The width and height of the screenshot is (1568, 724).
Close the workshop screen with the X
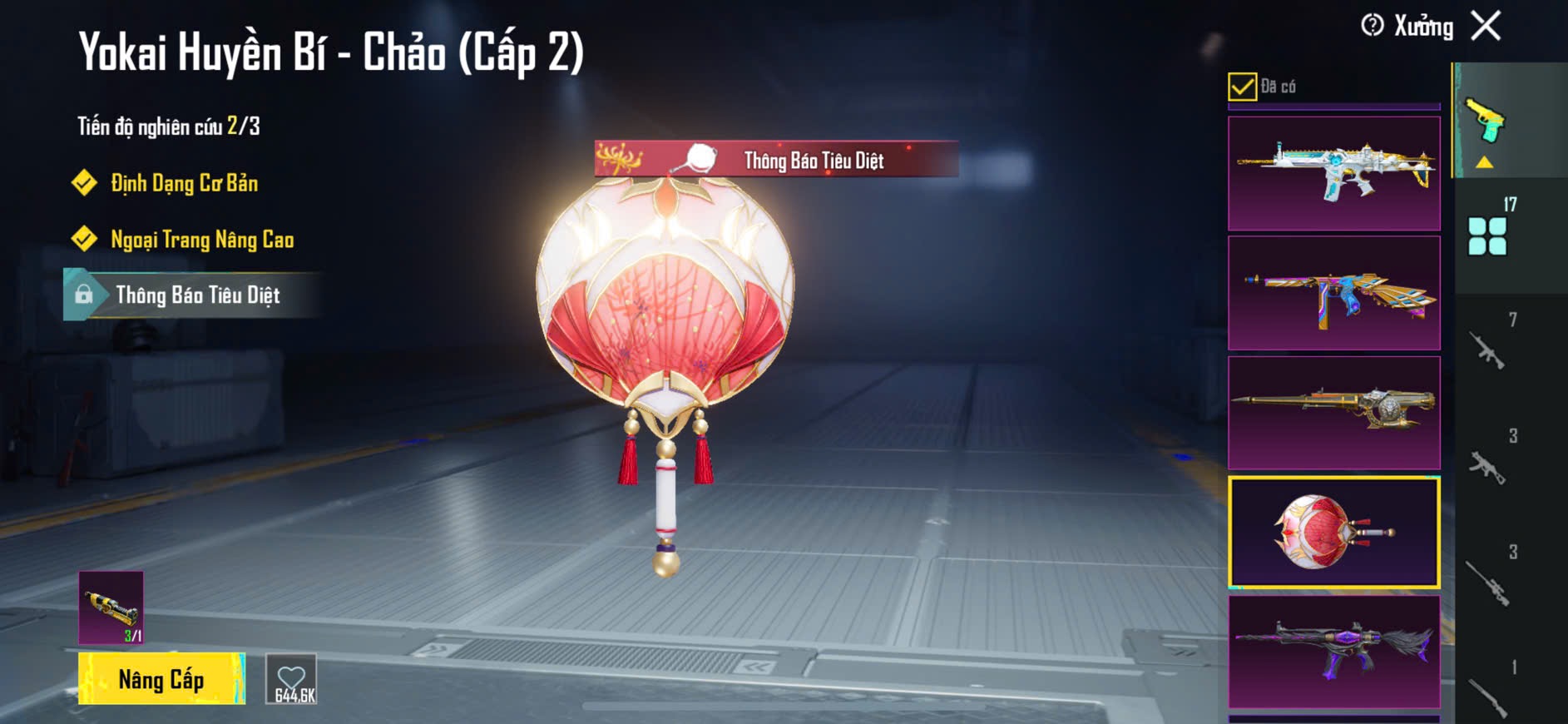(x=1486, y=26)
